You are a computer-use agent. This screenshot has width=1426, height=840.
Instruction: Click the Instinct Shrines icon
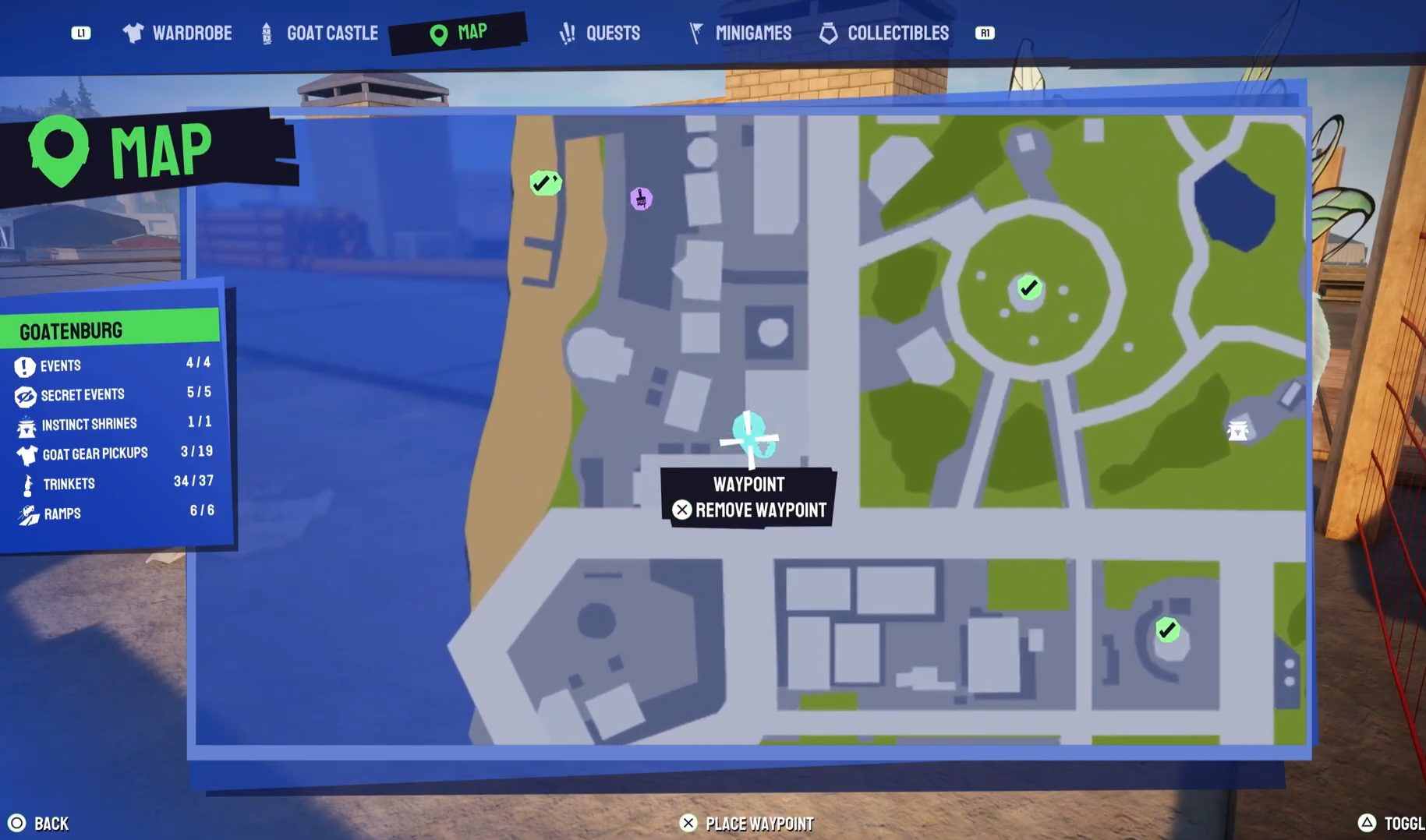(26, 424)
